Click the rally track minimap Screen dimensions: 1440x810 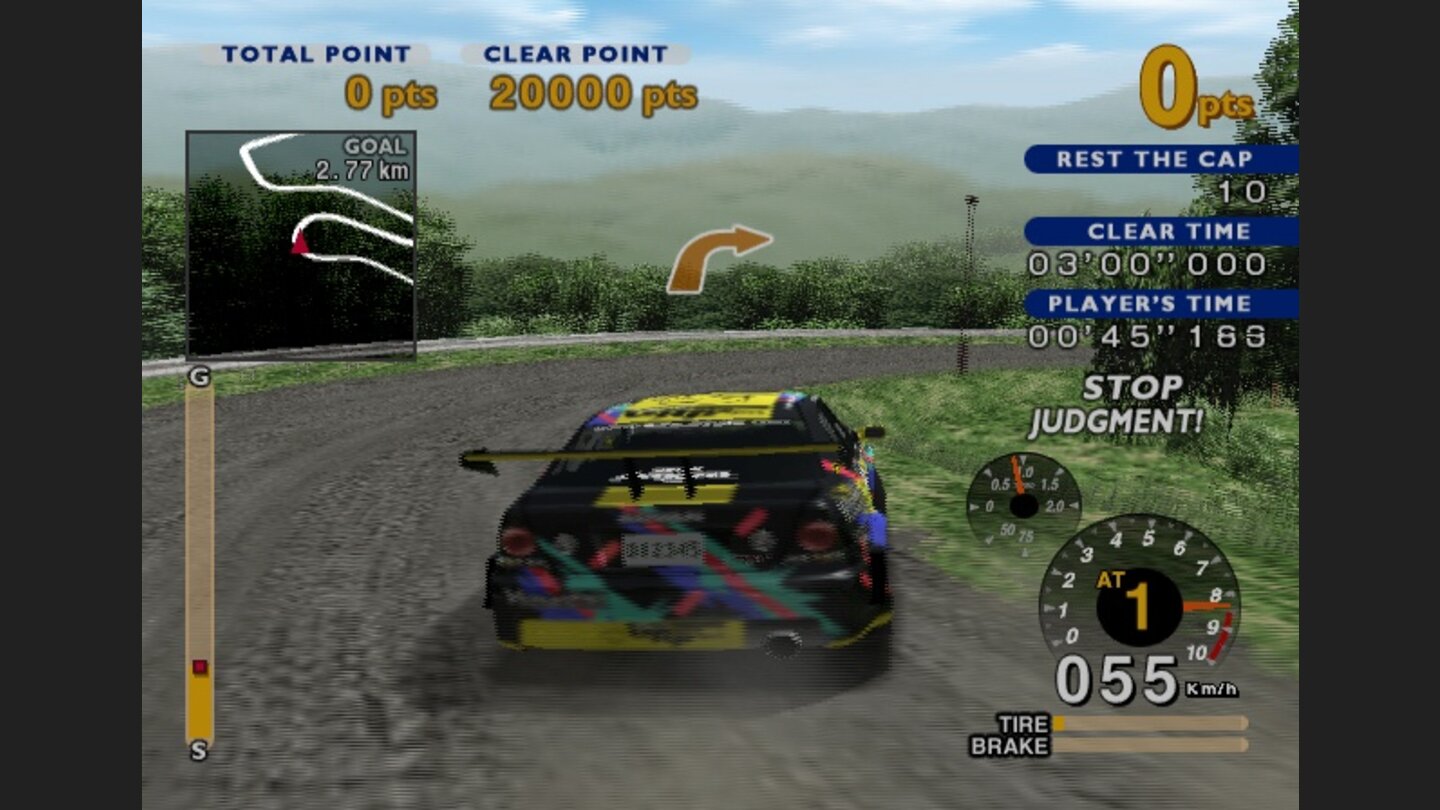[x=300, y=245]
